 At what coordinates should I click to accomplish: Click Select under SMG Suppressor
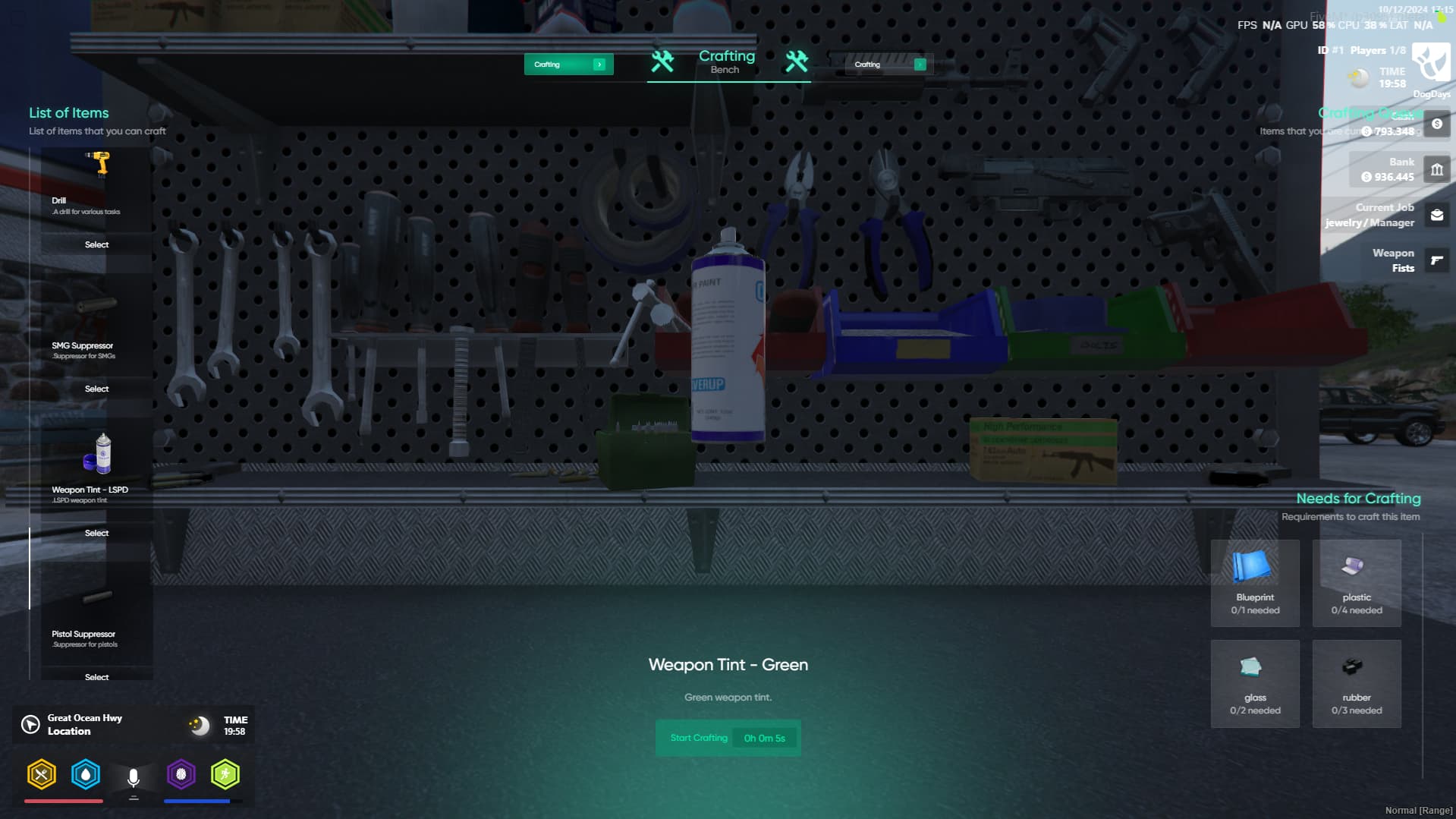[x=96, y=389]
